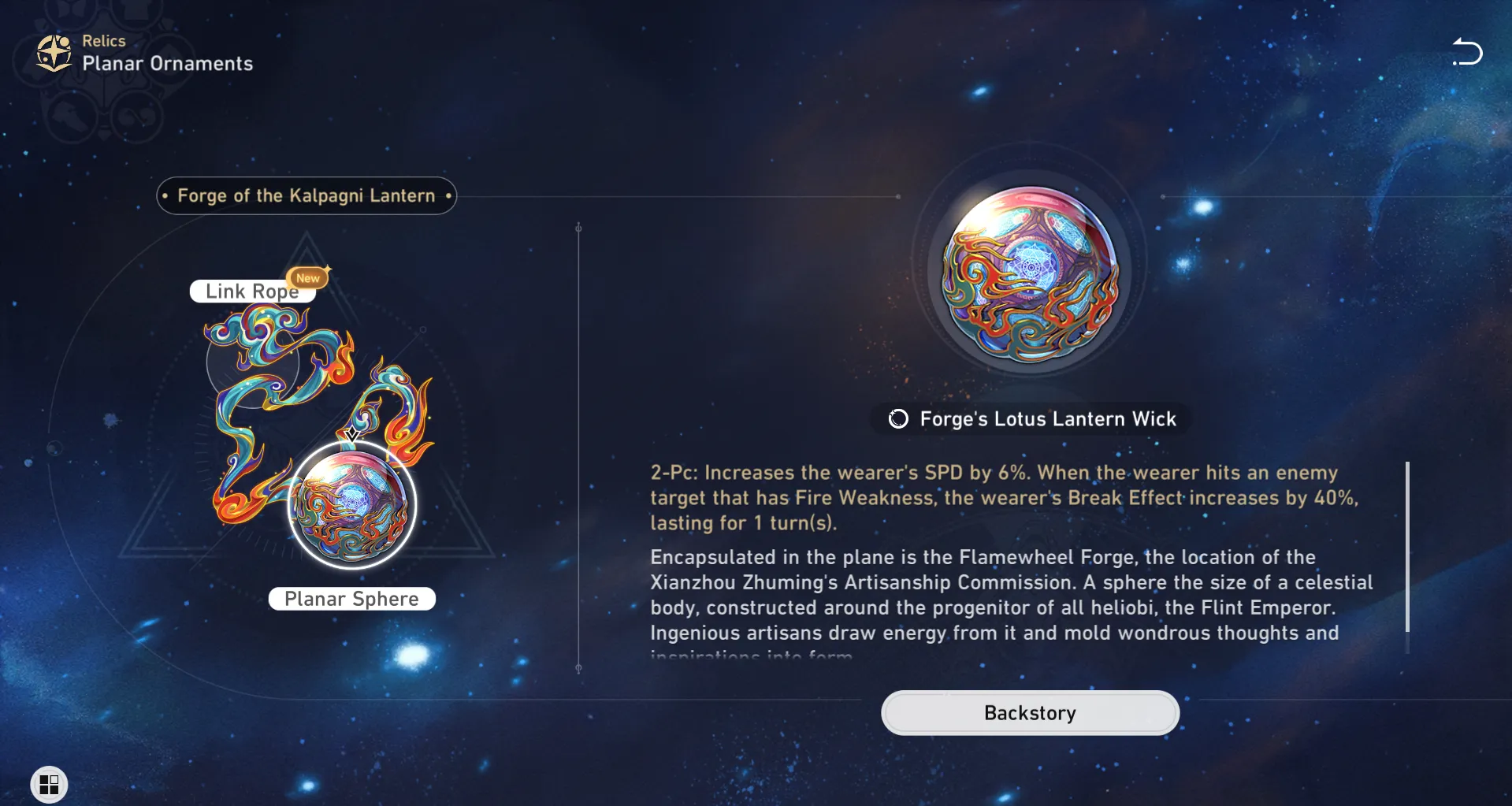The height and width of the screenshot is (806, 1512).
Task: Go back with the return arrow
Action: [1467, 53]
